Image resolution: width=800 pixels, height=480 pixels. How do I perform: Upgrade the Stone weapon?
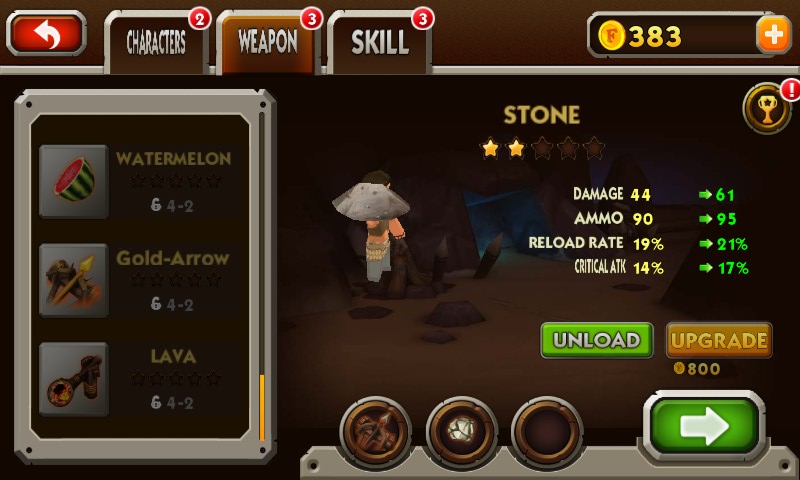718,340
